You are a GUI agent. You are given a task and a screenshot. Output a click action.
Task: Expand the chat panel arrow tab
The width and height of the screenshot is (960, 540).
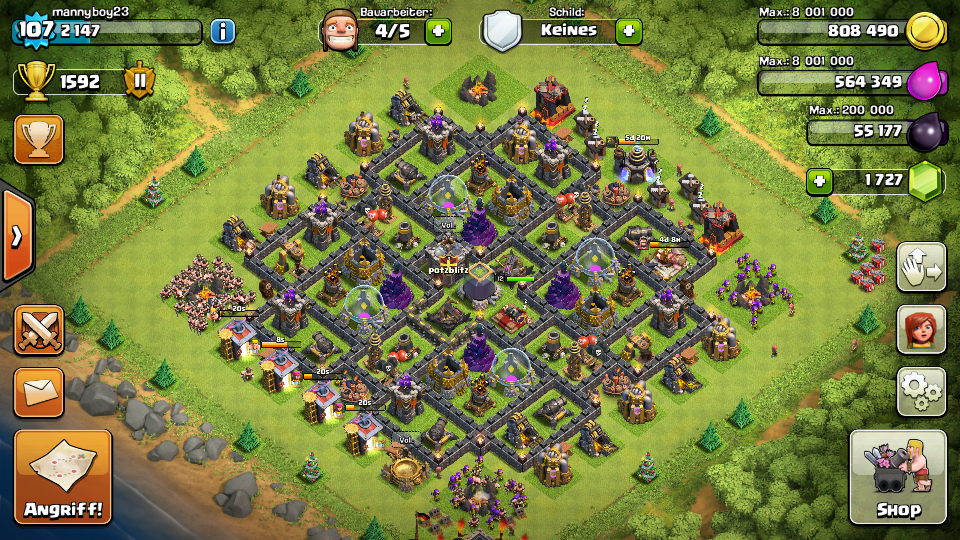coord(16,236)
